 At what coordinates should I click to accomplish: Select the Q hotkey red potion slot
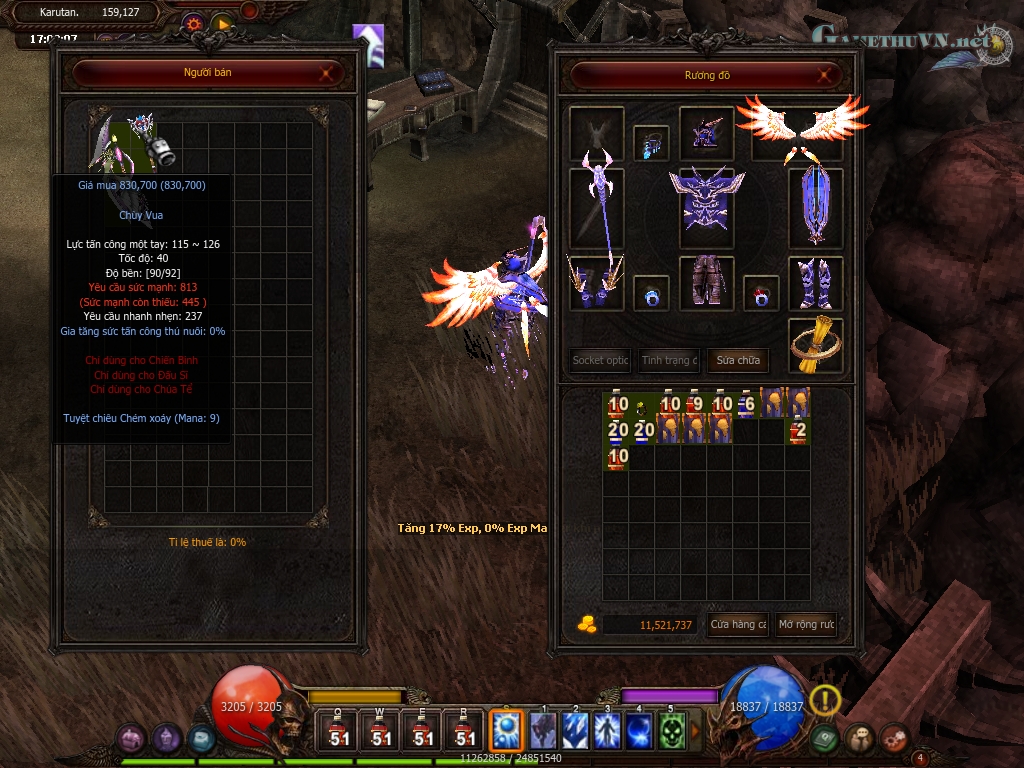(339, 731)
